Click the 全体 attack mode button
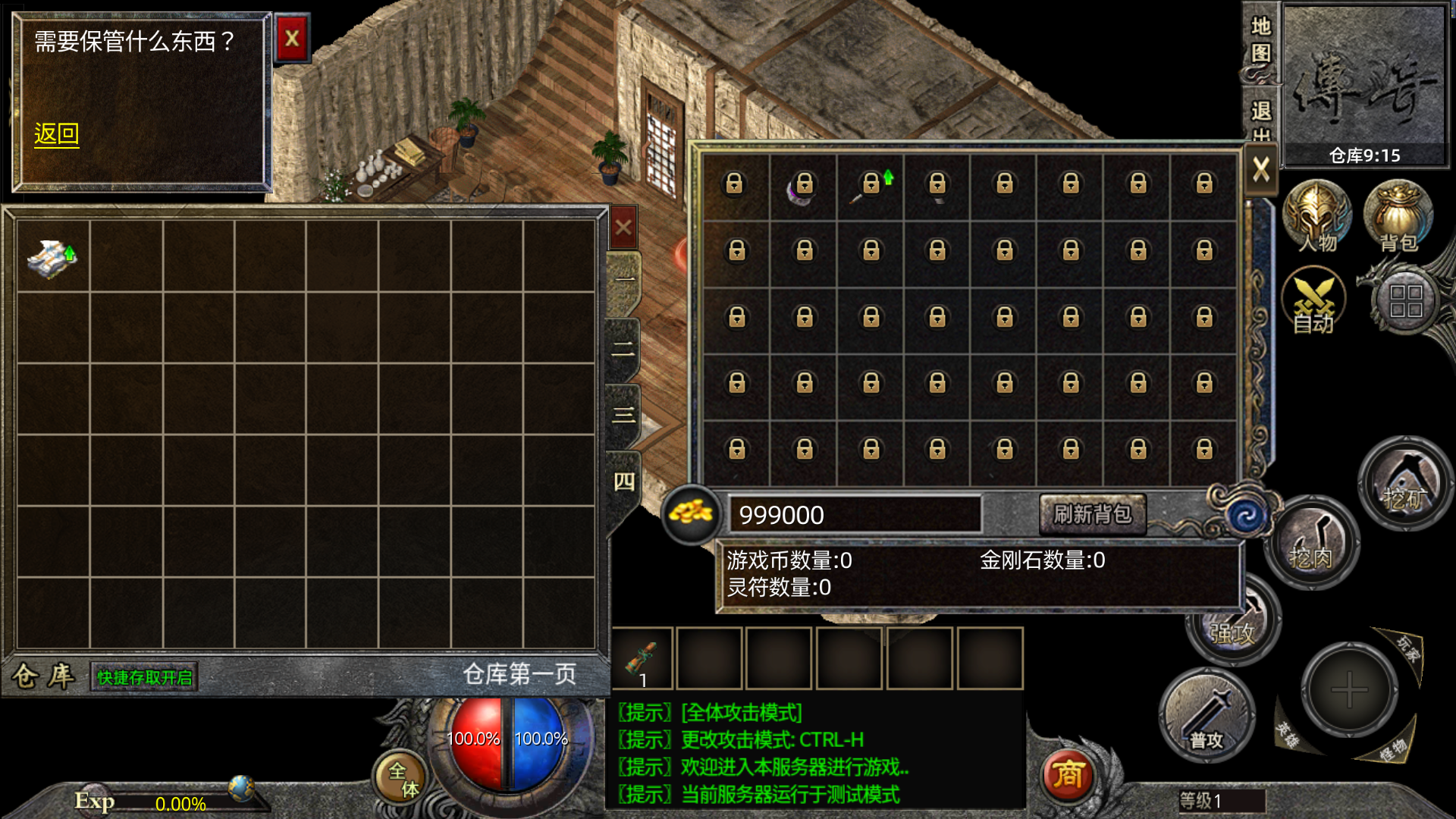Image resolution: width=1456 pixels, height=819 pixels. [401, 779]
